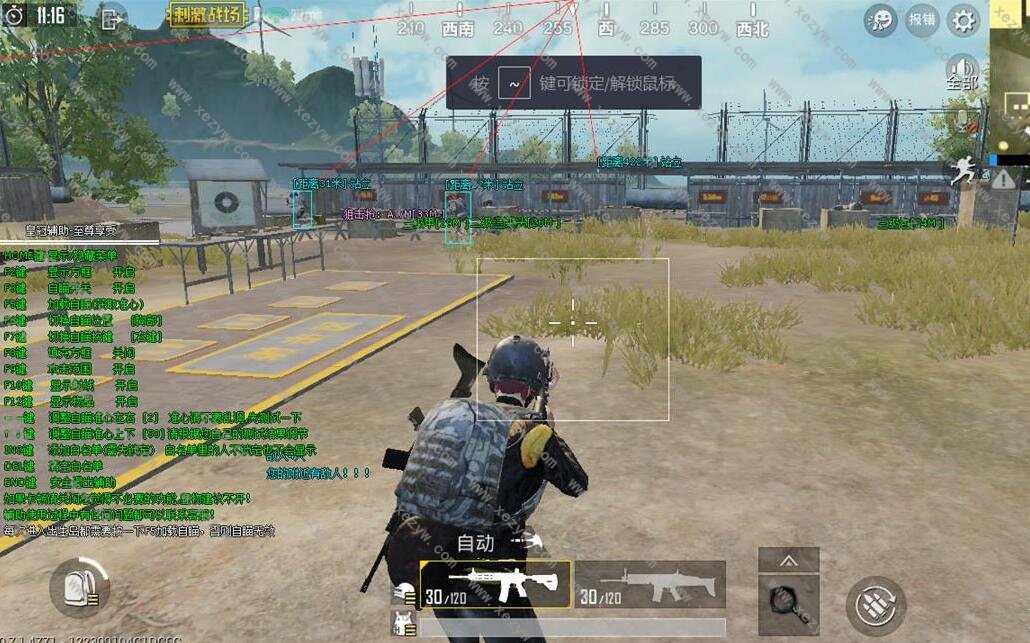The height and width of the screenshot is (643, 1030).
Task: Tap the 报错 error report button
Action: (922, 20)
